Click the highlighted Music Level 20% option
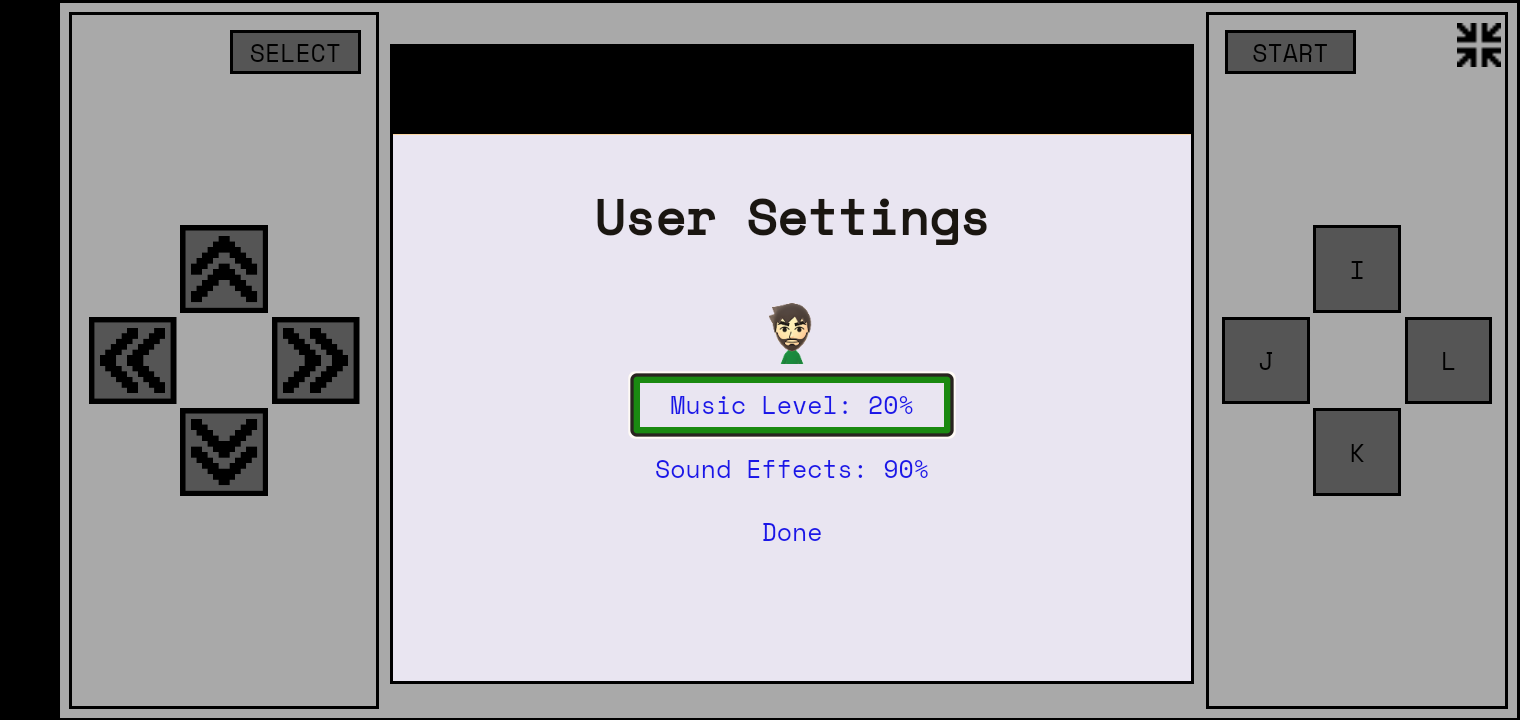The image size is (1520, 720). tap(791, 406)
